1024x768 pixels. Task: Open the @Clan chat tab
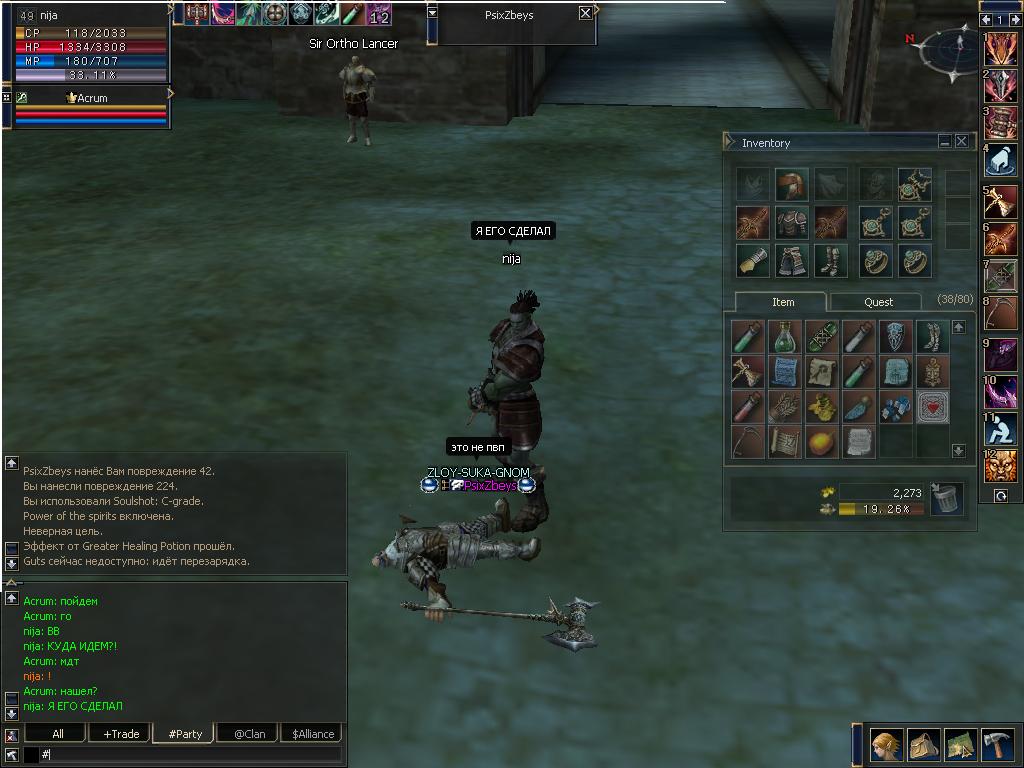[x=248, y=734]
